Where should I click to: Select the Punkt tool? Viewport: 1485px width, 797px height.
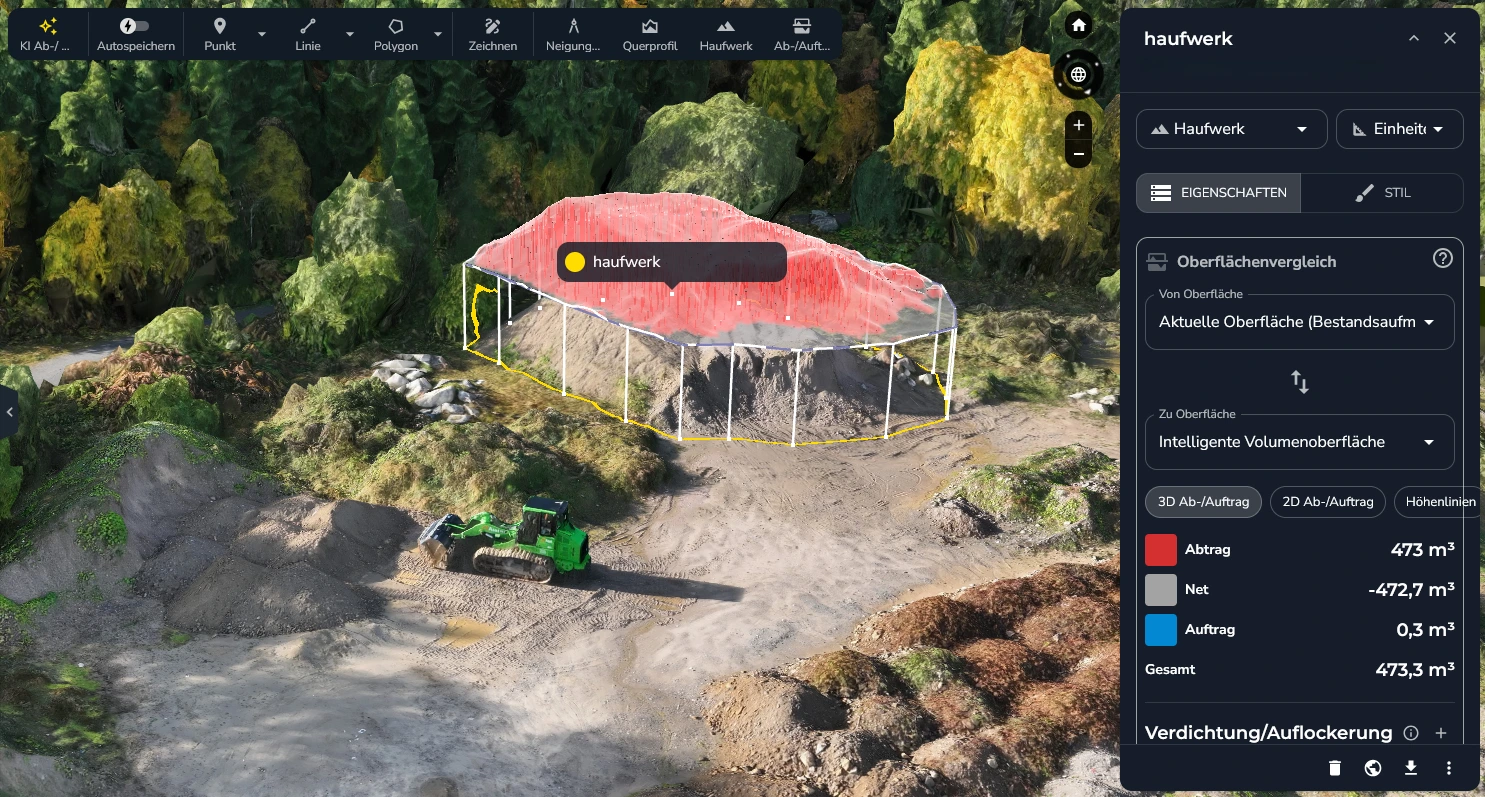[220, 34]
